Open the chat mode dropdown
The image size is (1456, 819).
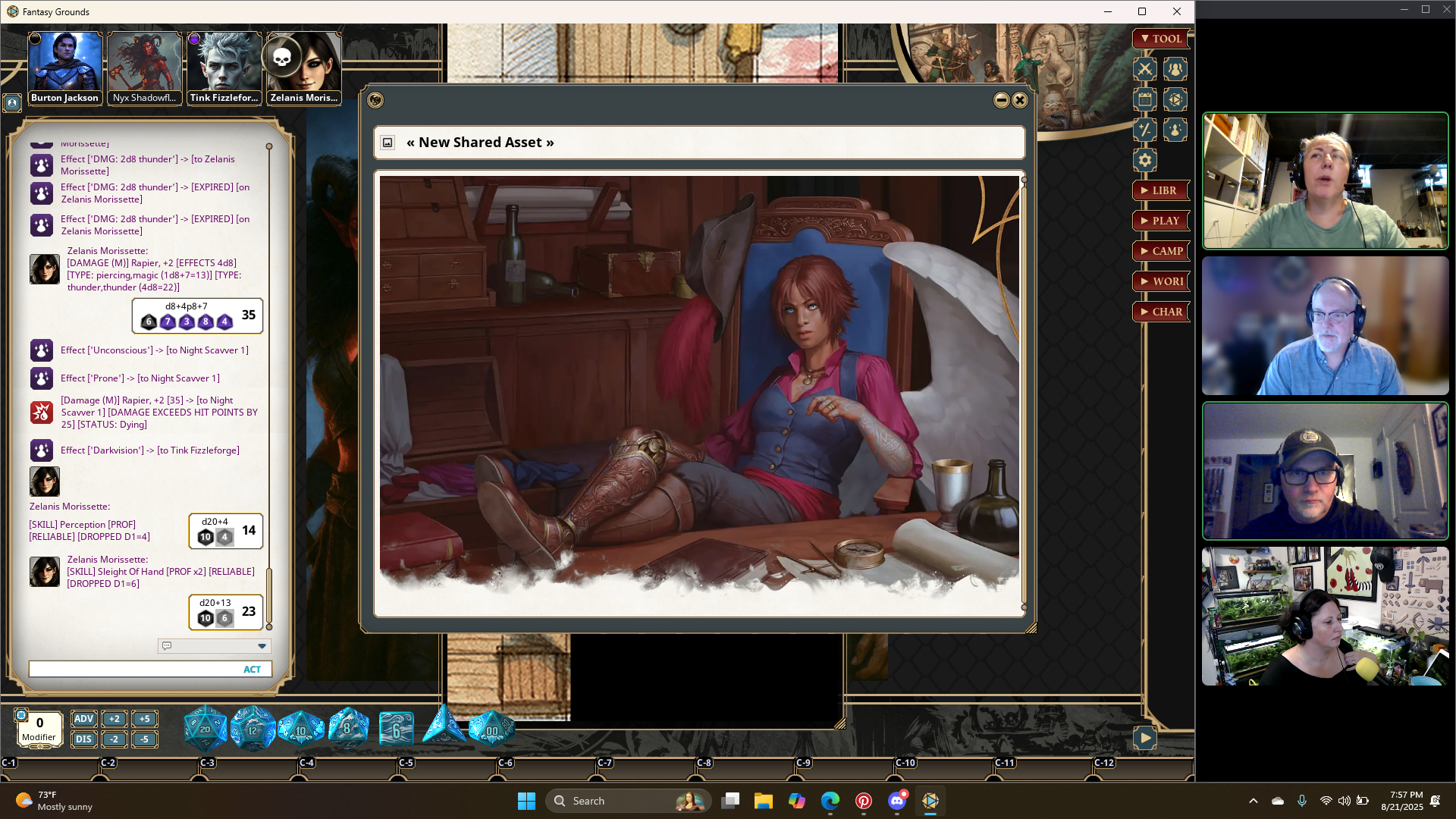262,646
